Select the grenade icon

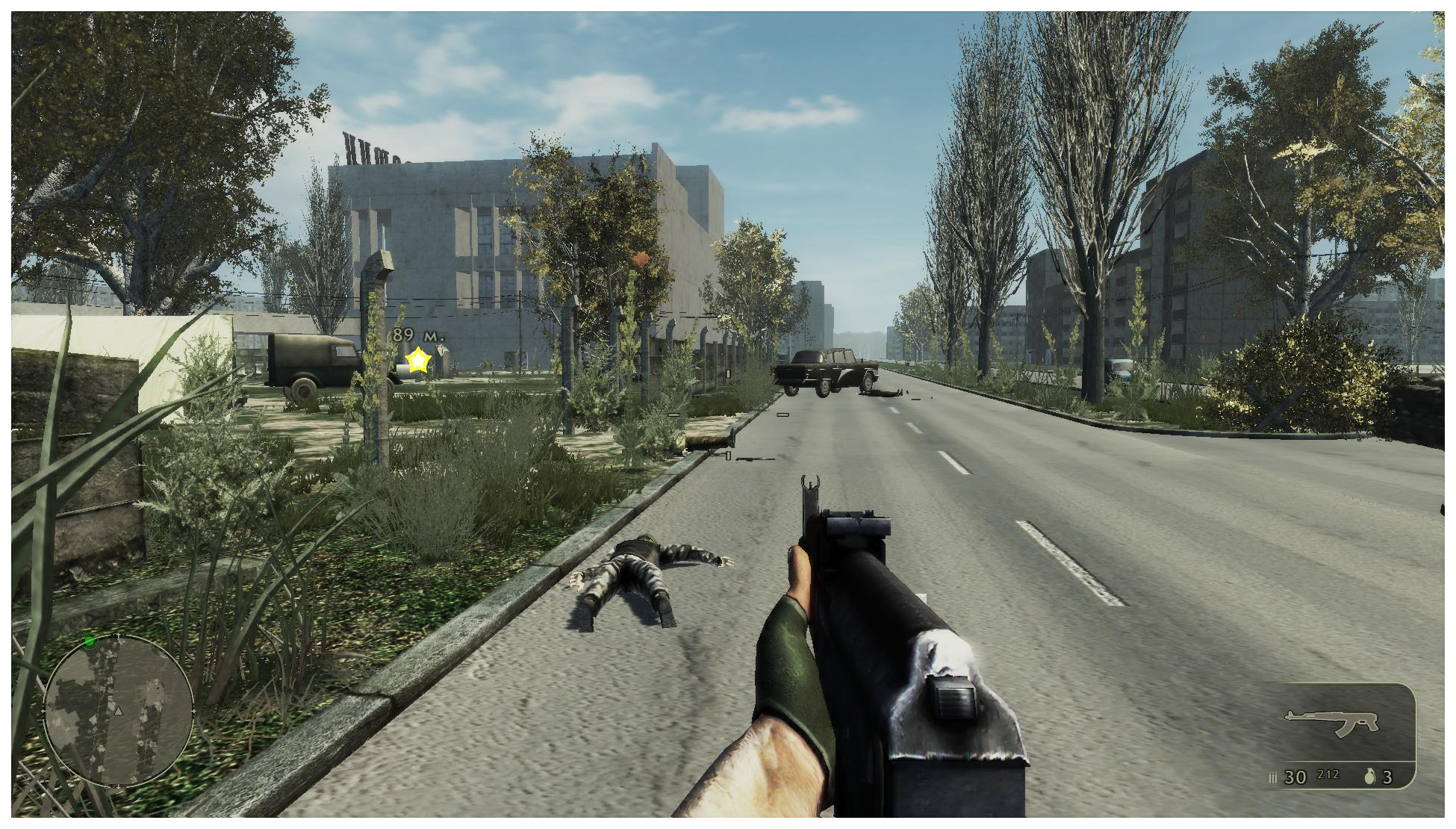[x=1369, y=777]
